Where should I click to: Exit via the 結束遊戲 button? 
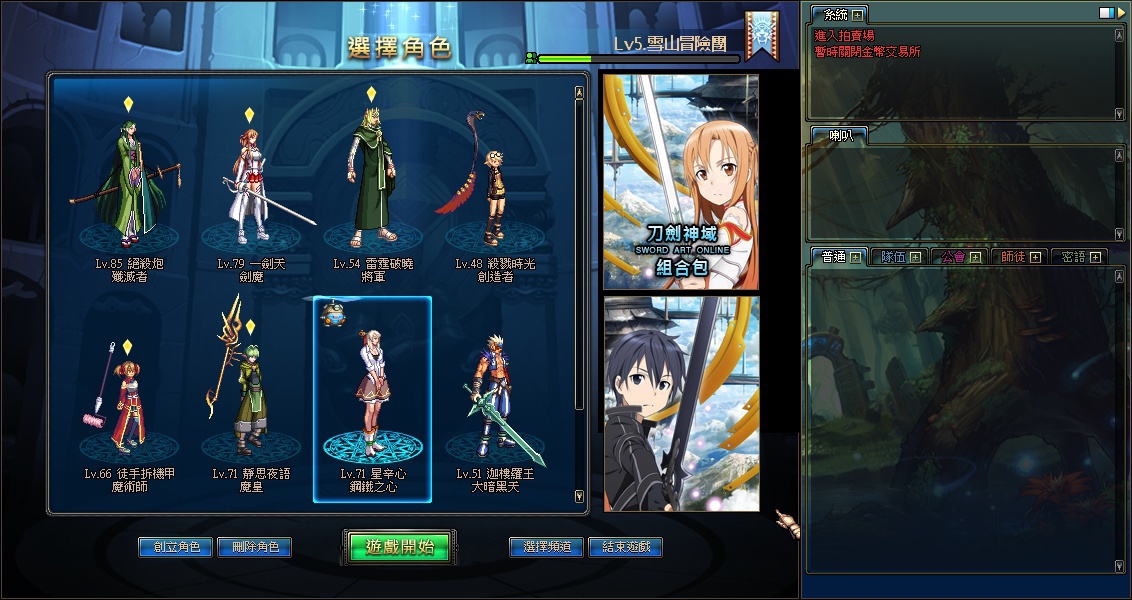click(625, 547)
